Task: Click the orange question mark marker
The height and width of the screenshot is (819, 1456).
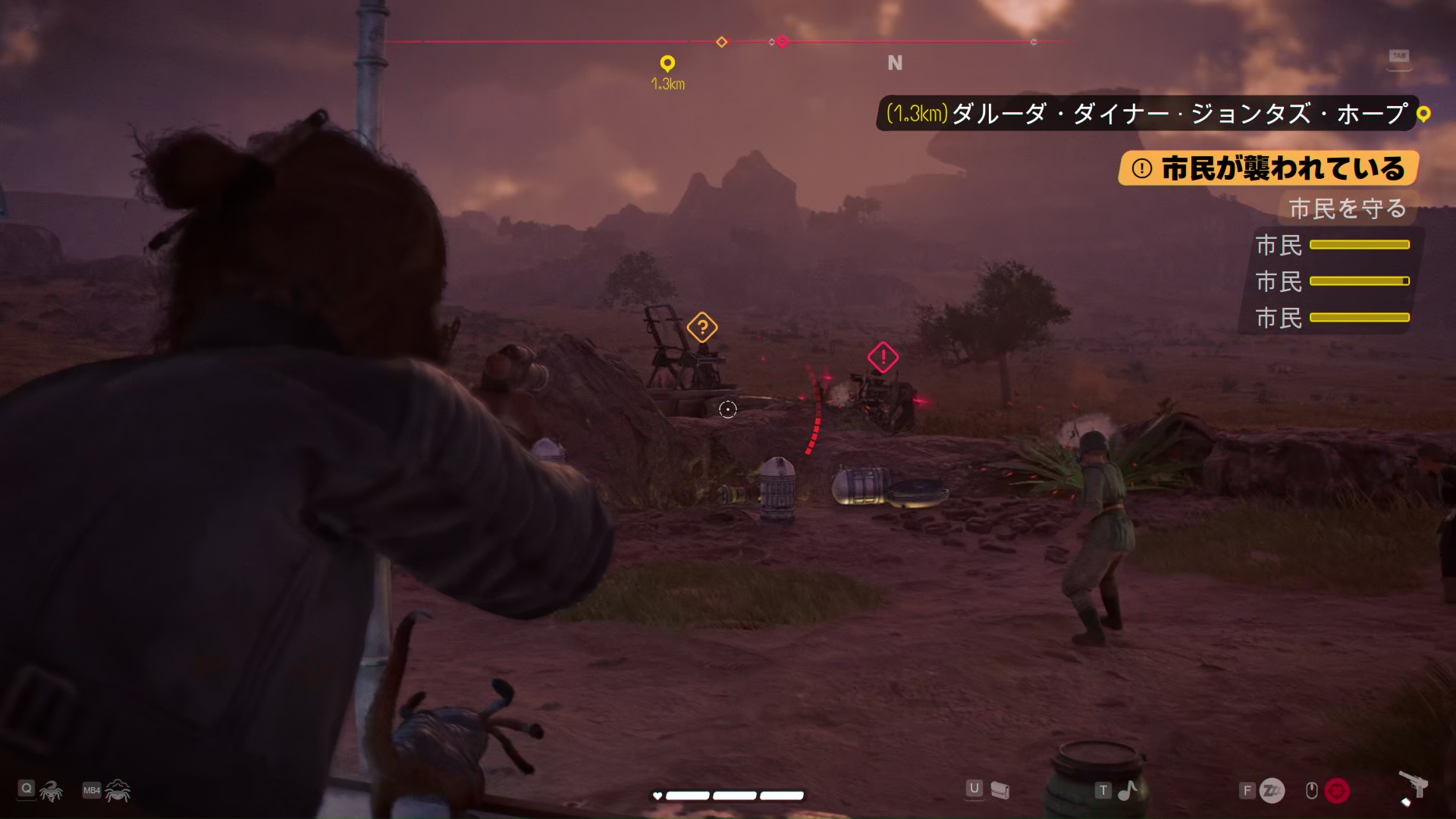Action: [x=702, y=328]
